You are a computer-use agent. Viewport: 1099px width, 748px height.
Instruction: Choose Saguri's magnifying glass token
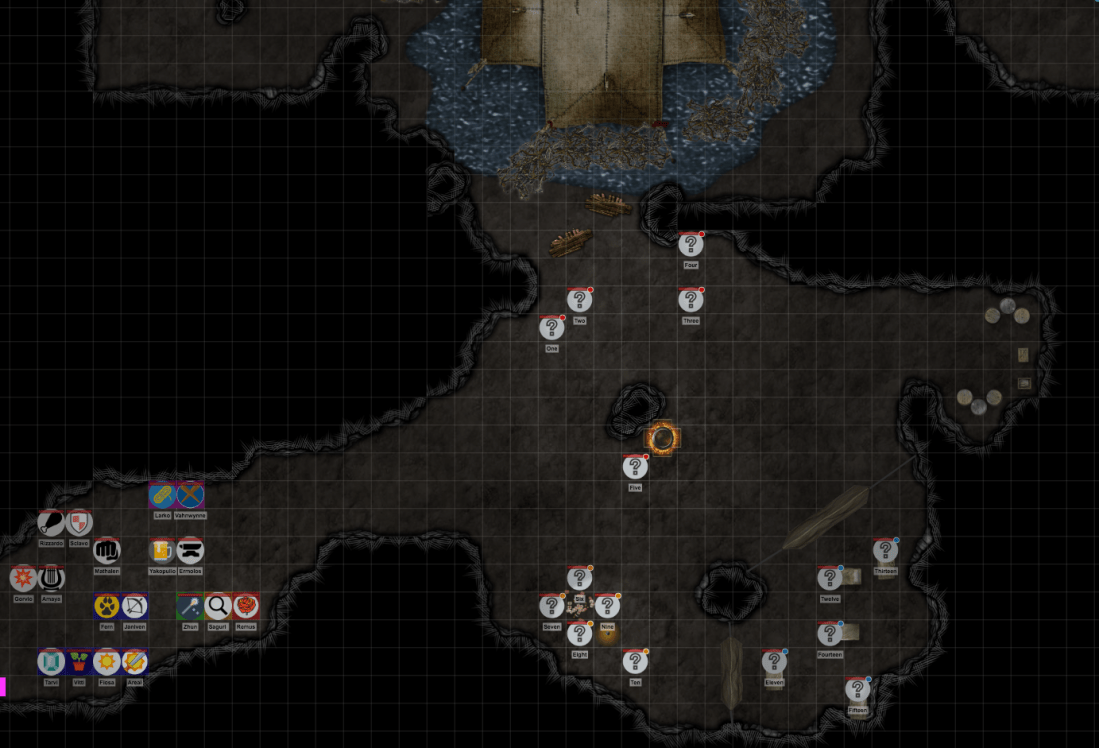point(218,606)
